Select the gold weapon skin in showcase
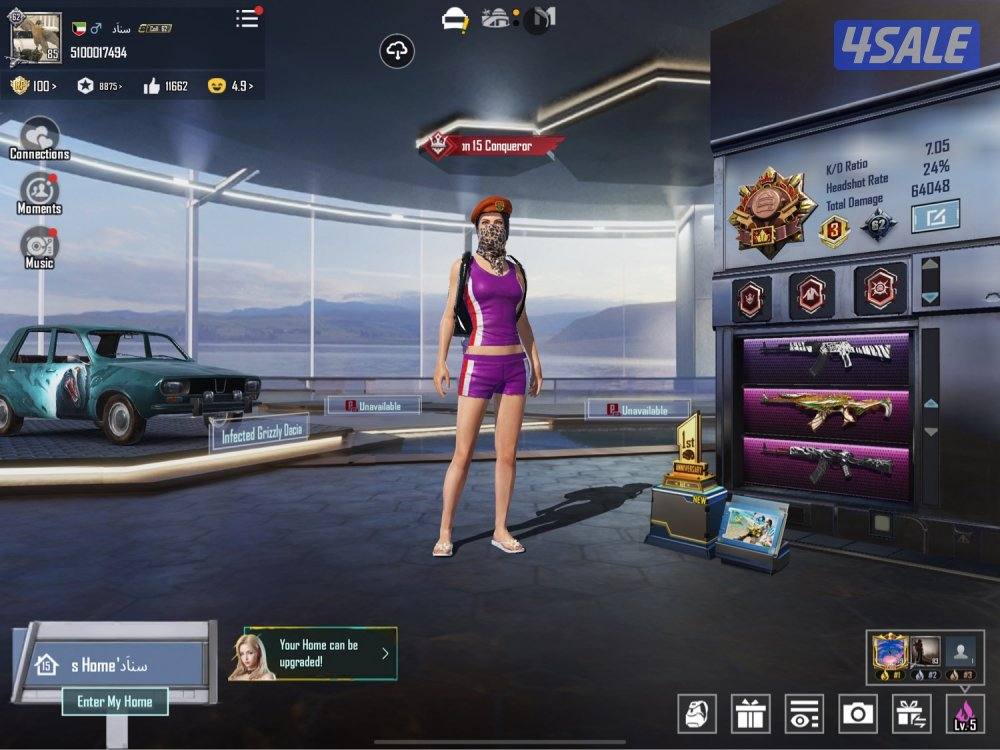 (826, 408)
